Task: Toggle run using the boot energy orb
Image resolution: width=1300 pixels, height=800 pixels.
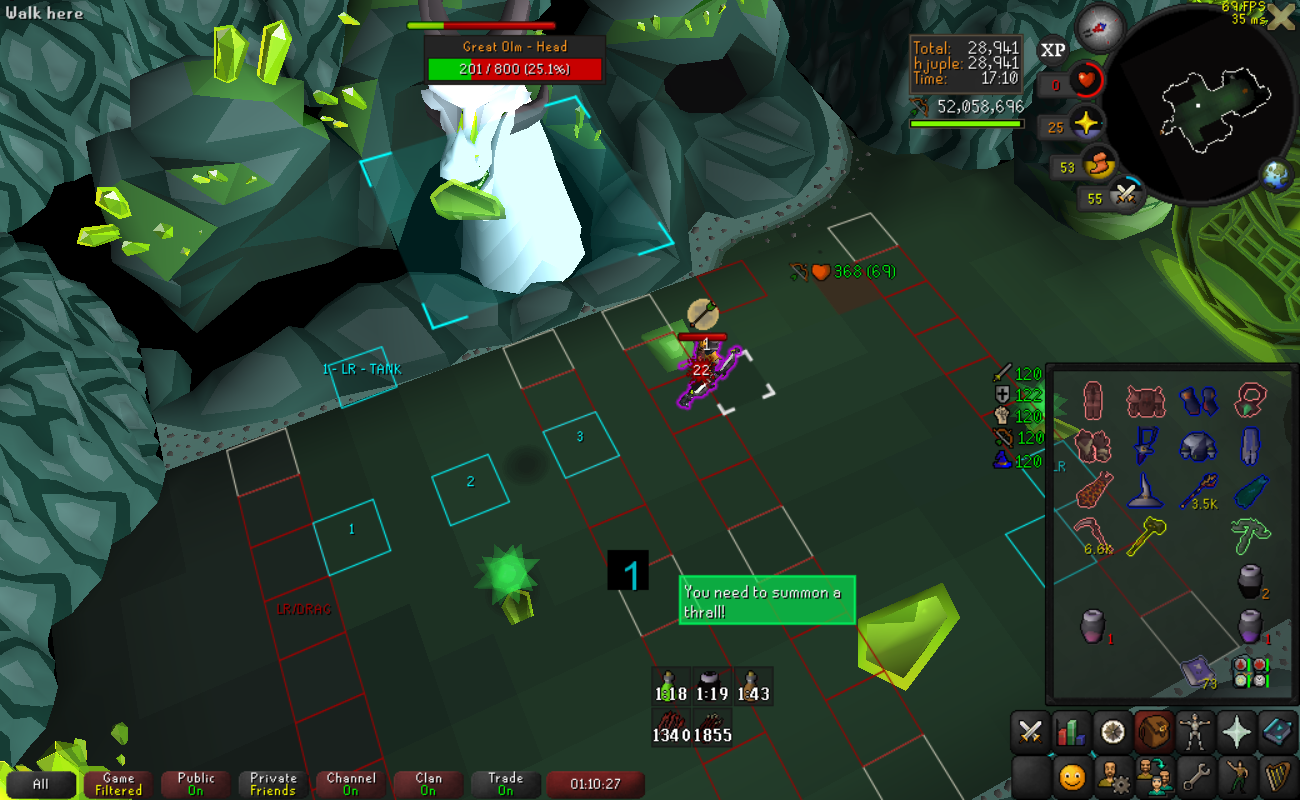Action: (x=1100, y=165)
